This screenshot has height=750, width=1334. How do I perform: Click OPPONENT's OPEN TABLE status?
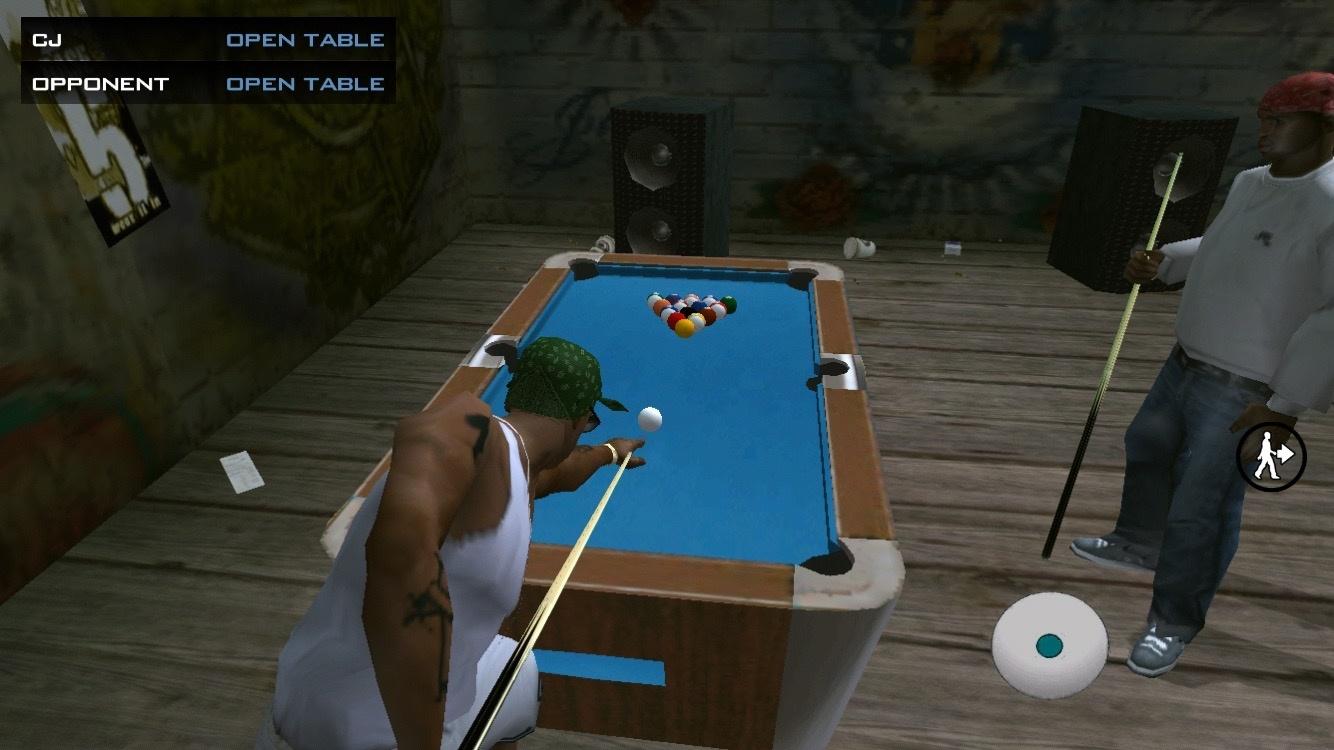pos(305,84)
